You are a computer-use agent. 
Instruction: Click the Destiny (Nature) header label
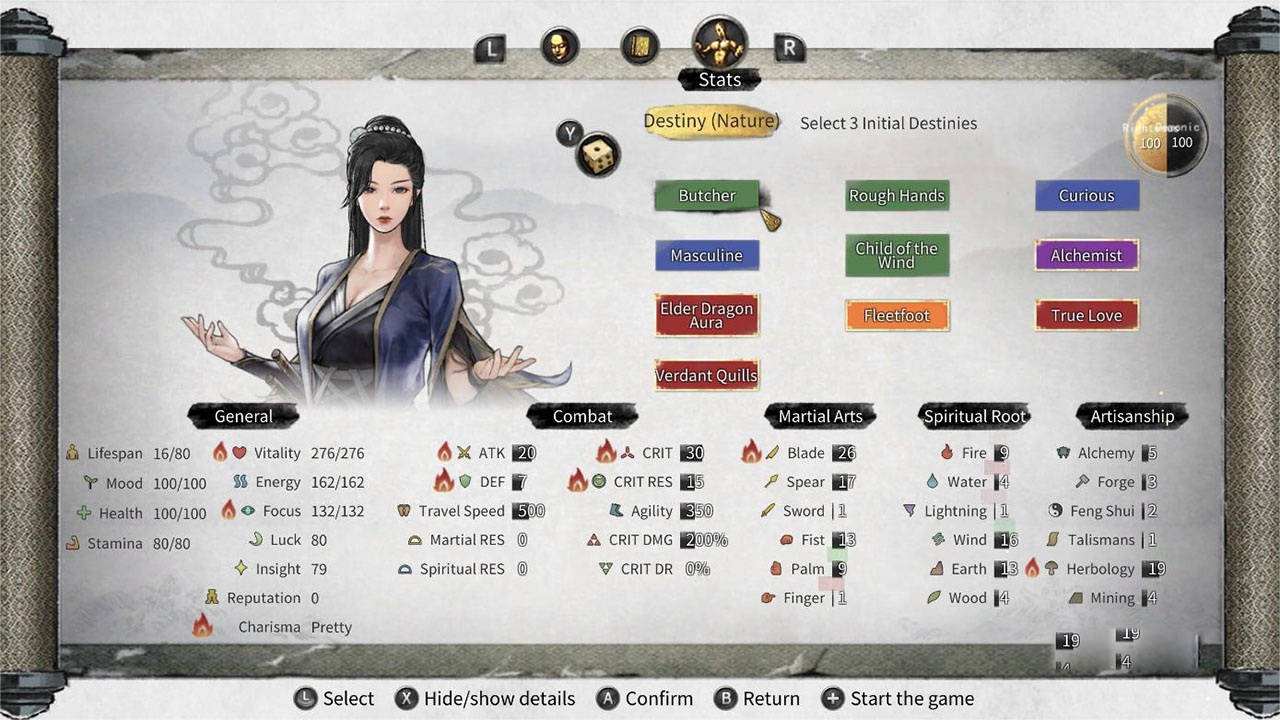pos(711,122)
